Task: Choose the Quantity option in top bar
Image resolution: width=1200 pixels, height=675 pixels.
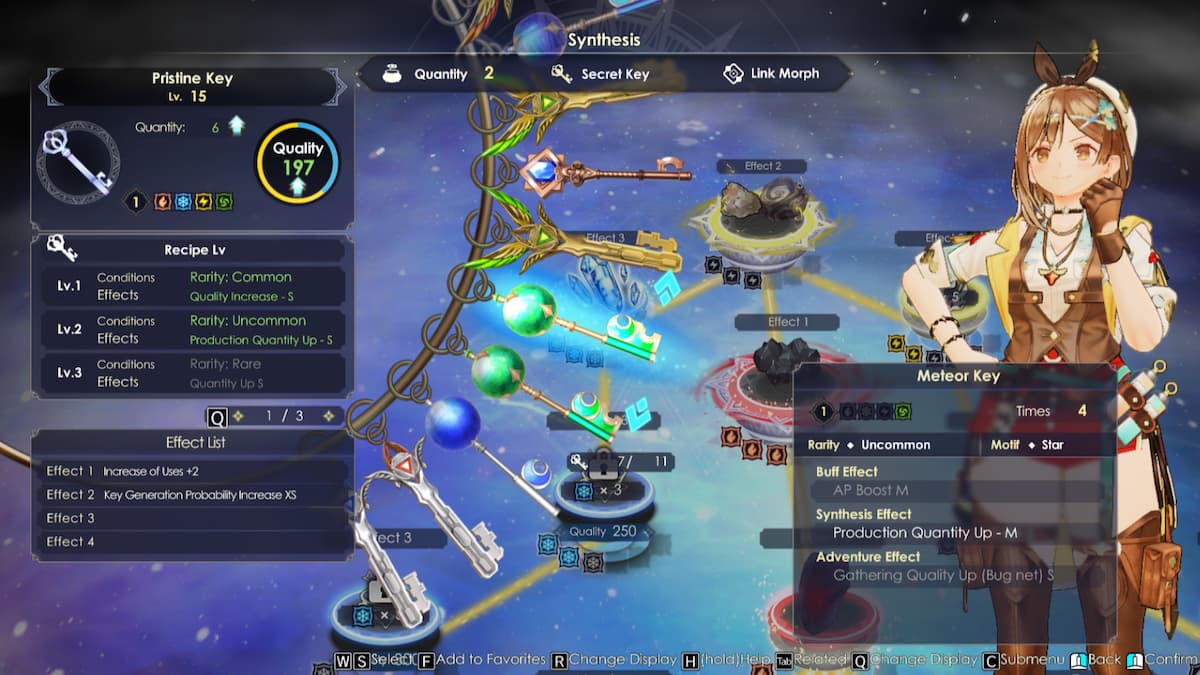Action: pyautogui.click(x=439, y=74)
